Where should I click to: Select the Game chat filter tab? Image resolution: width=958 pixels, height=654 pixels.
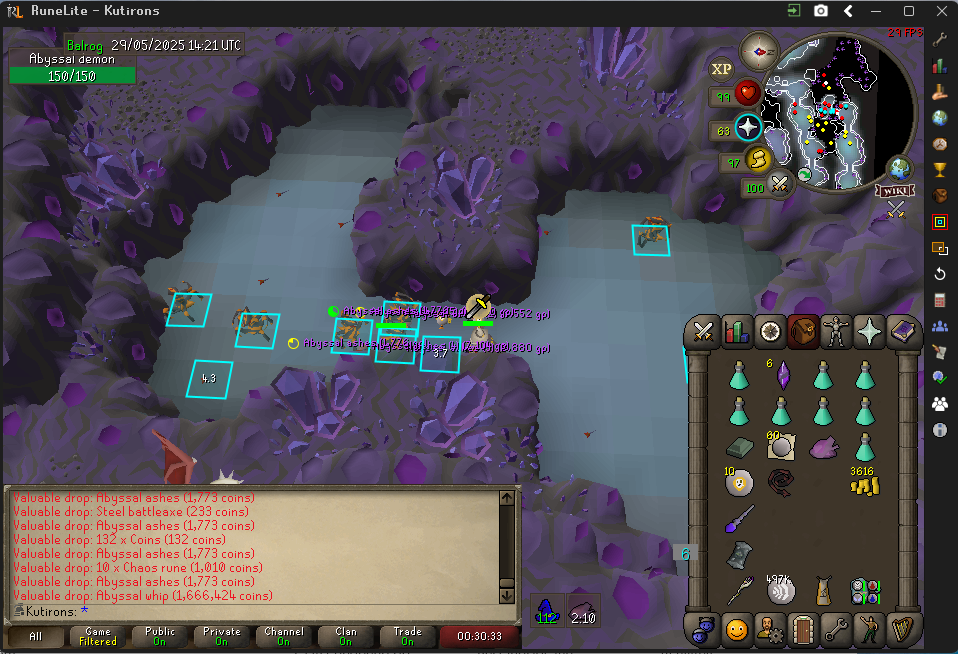pos(98,636)
